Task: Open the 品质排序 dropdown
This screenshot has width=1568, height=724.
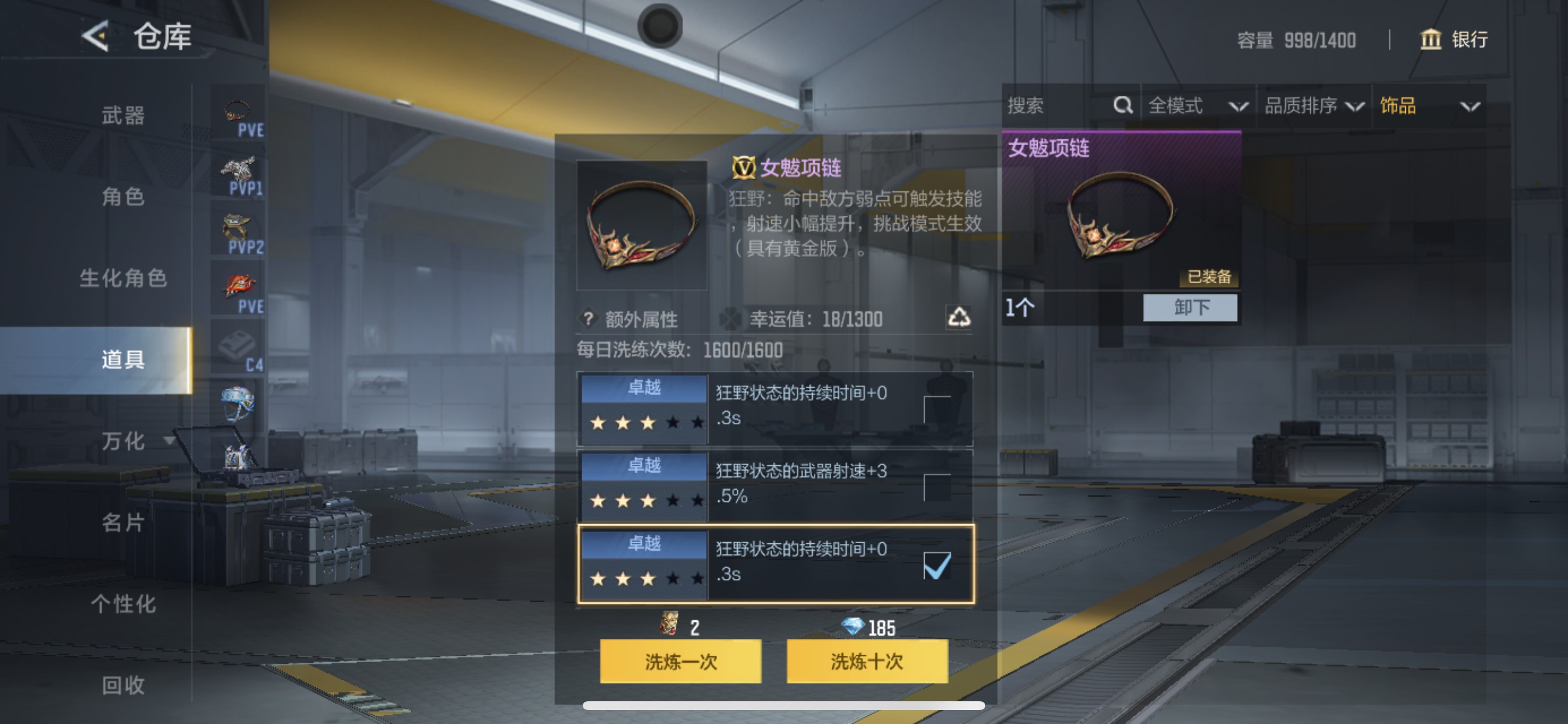Action: click(1318, 106)
